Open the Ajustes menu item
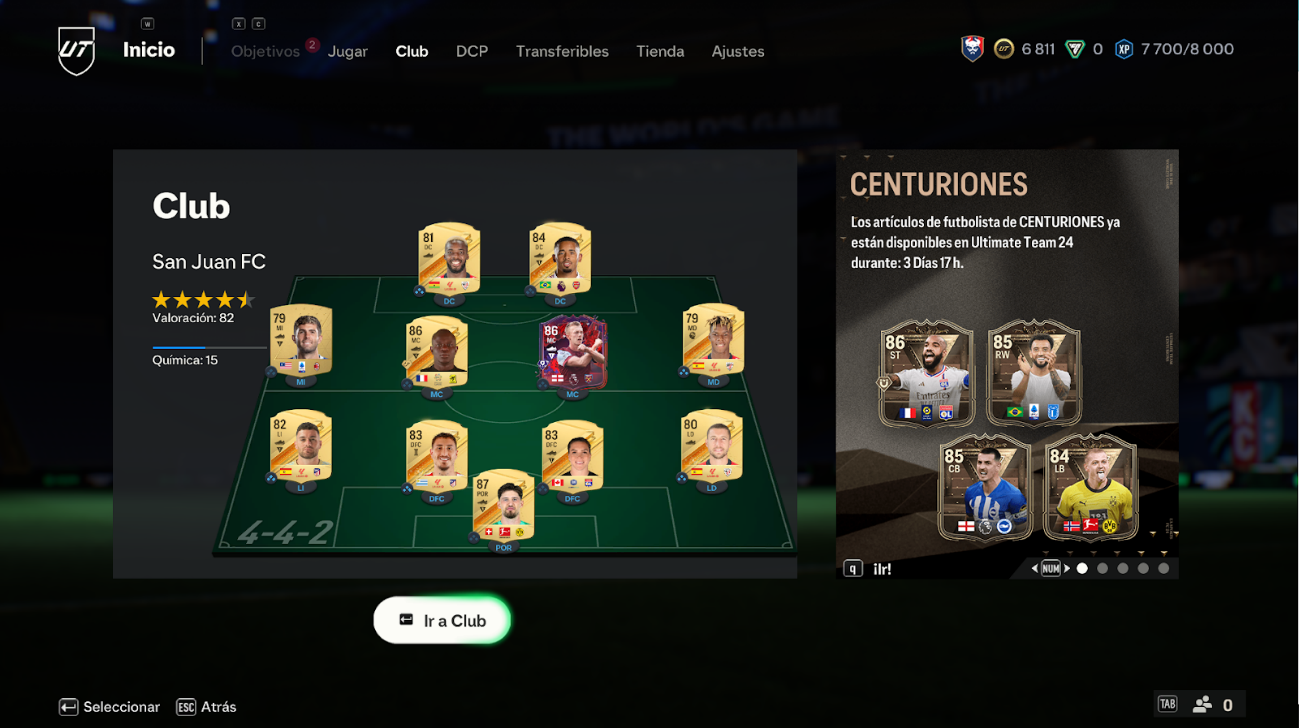 click(x=737, y=51)
